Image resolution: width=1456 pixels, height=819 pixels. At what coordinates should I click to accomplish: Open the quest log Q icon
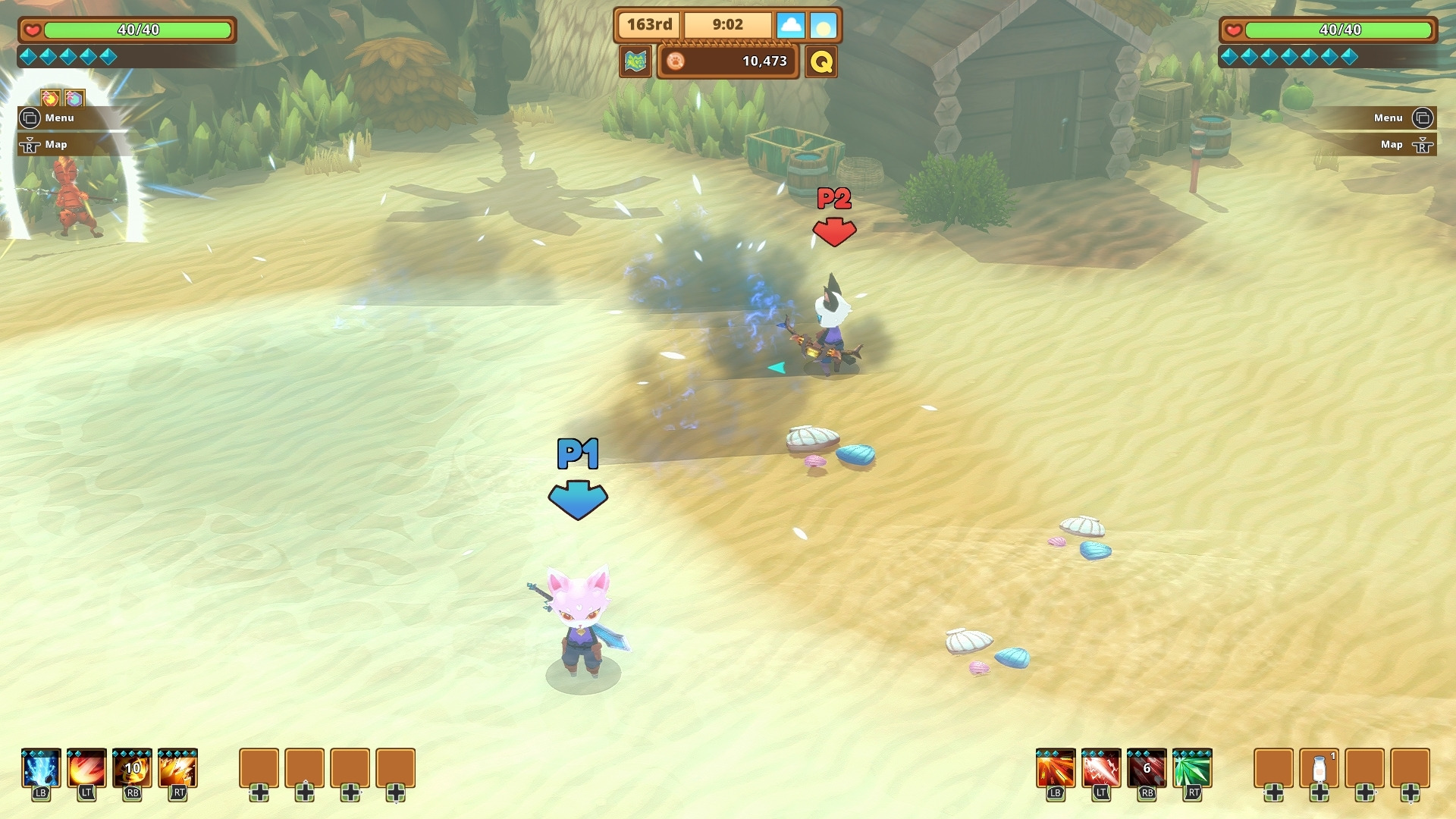[x=821, y=61]
